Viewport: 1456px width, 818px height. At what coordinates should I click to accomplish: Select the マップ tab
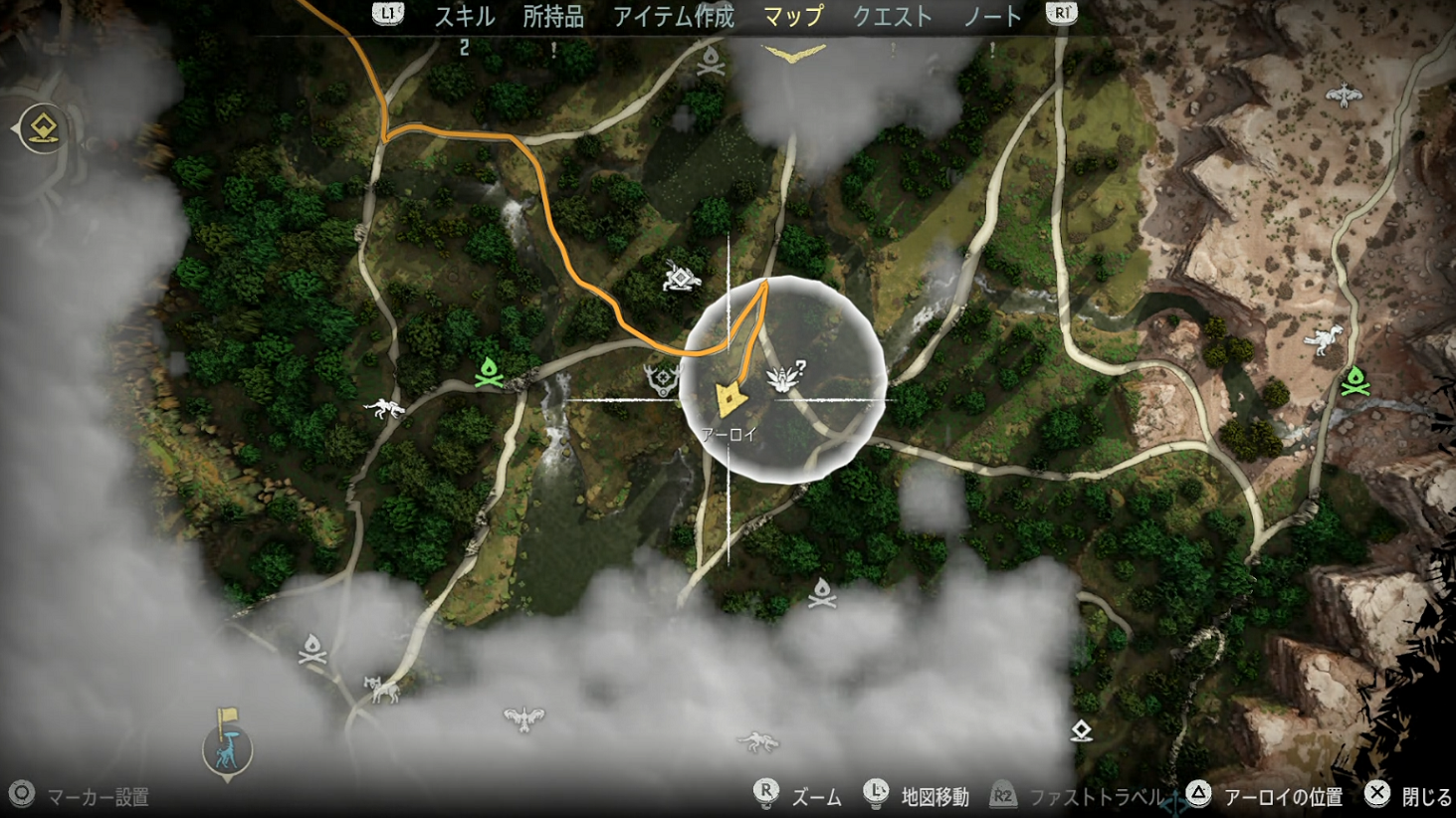[793, 16]
